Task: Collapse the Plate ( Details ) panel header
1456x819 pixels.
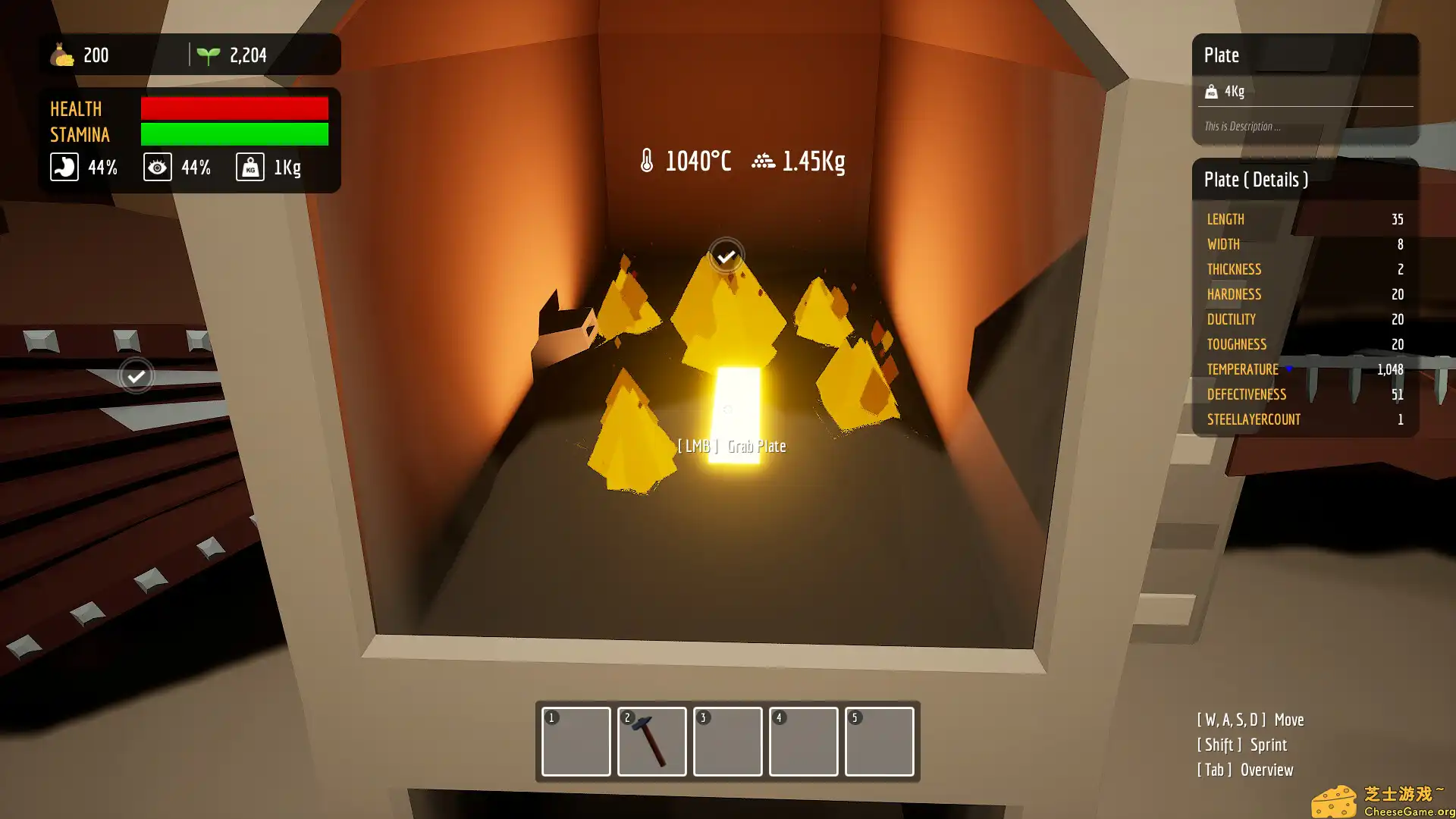Action: [1256, 180]
